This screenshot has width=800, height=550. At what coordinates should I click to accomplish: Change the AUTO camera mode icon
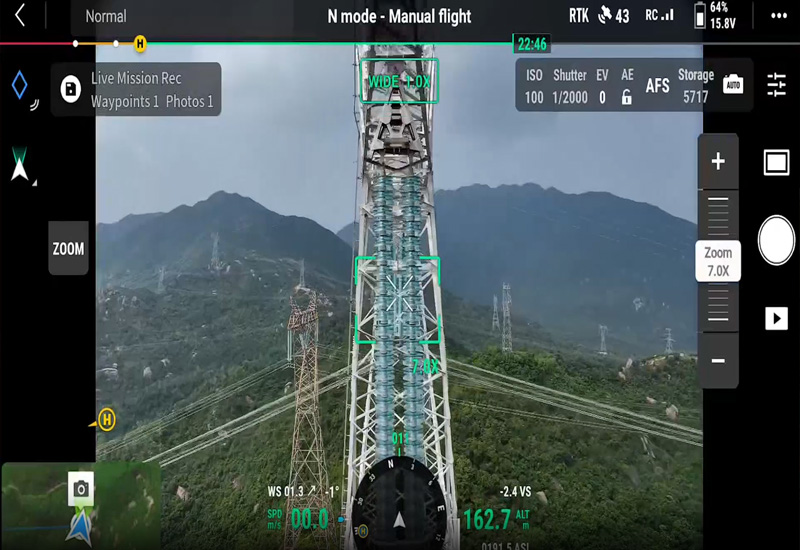click(x=733, y=85)
